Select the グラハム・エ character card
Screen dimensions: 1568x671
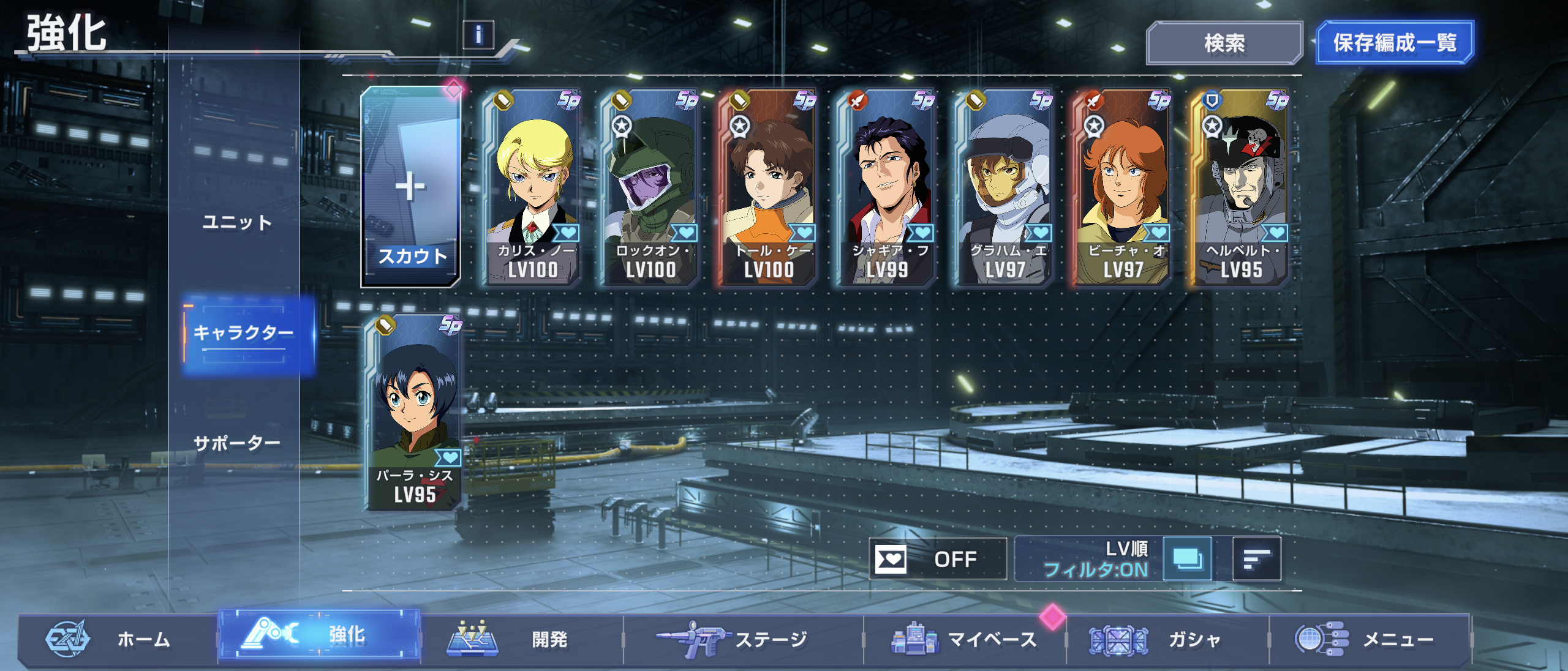click(x=1005, y=187)
